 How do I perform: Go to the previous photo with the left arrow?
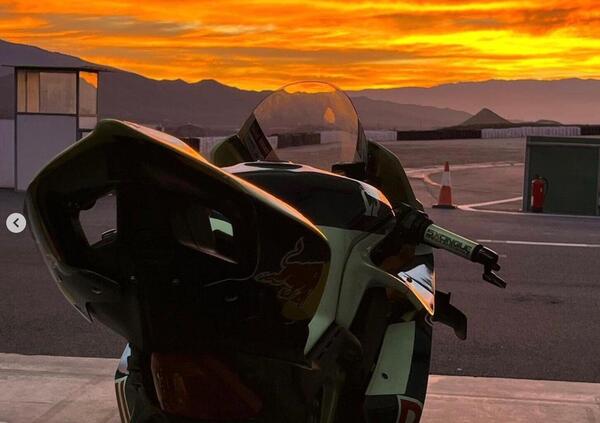[x=16, y=223]
